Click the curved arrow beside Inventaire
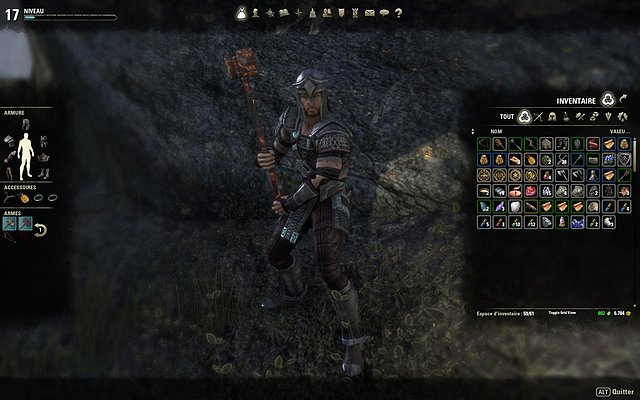640x400 pixels. click(623, 99)
